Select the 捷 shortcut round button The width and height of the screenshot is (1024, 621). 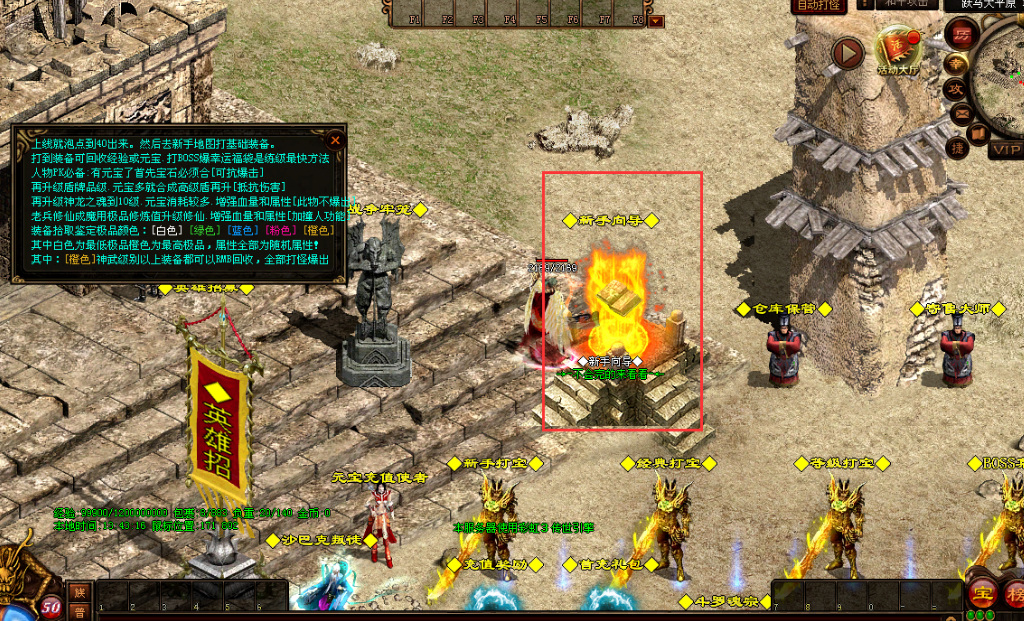click(957, 150)
